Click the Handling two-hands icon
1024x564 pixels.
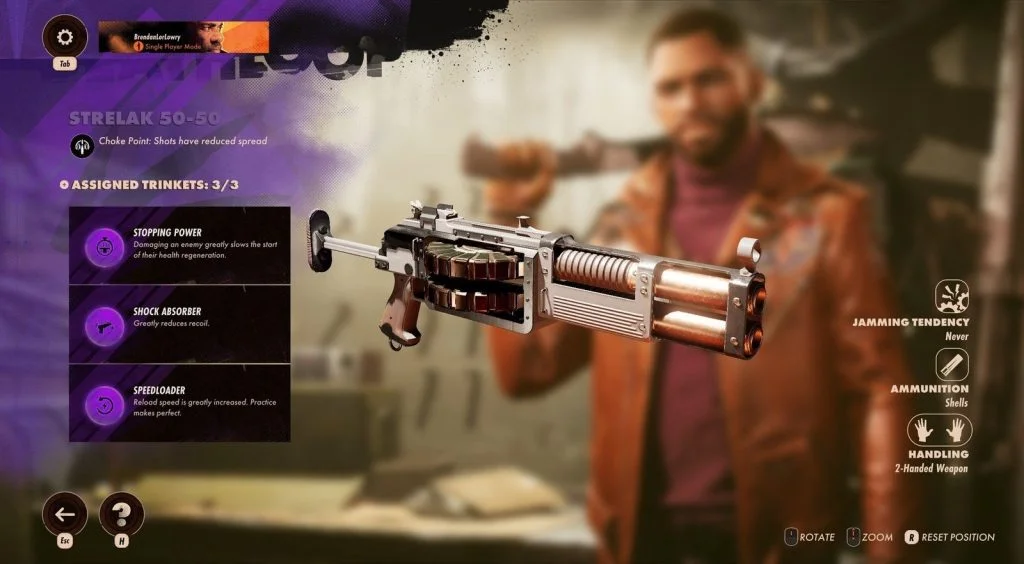(x=939, y=431)
